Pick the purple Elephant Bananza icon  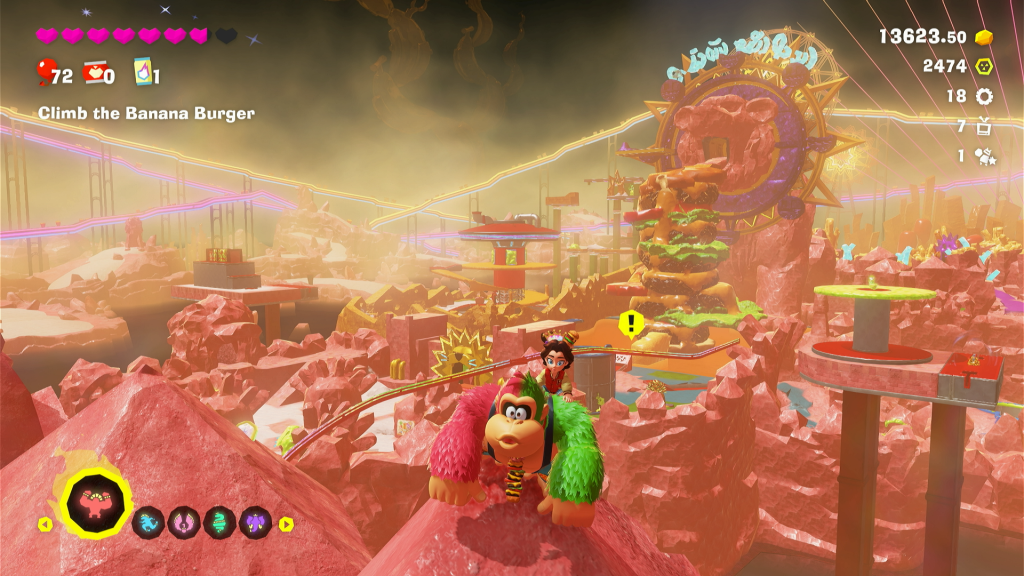point(255,521)
